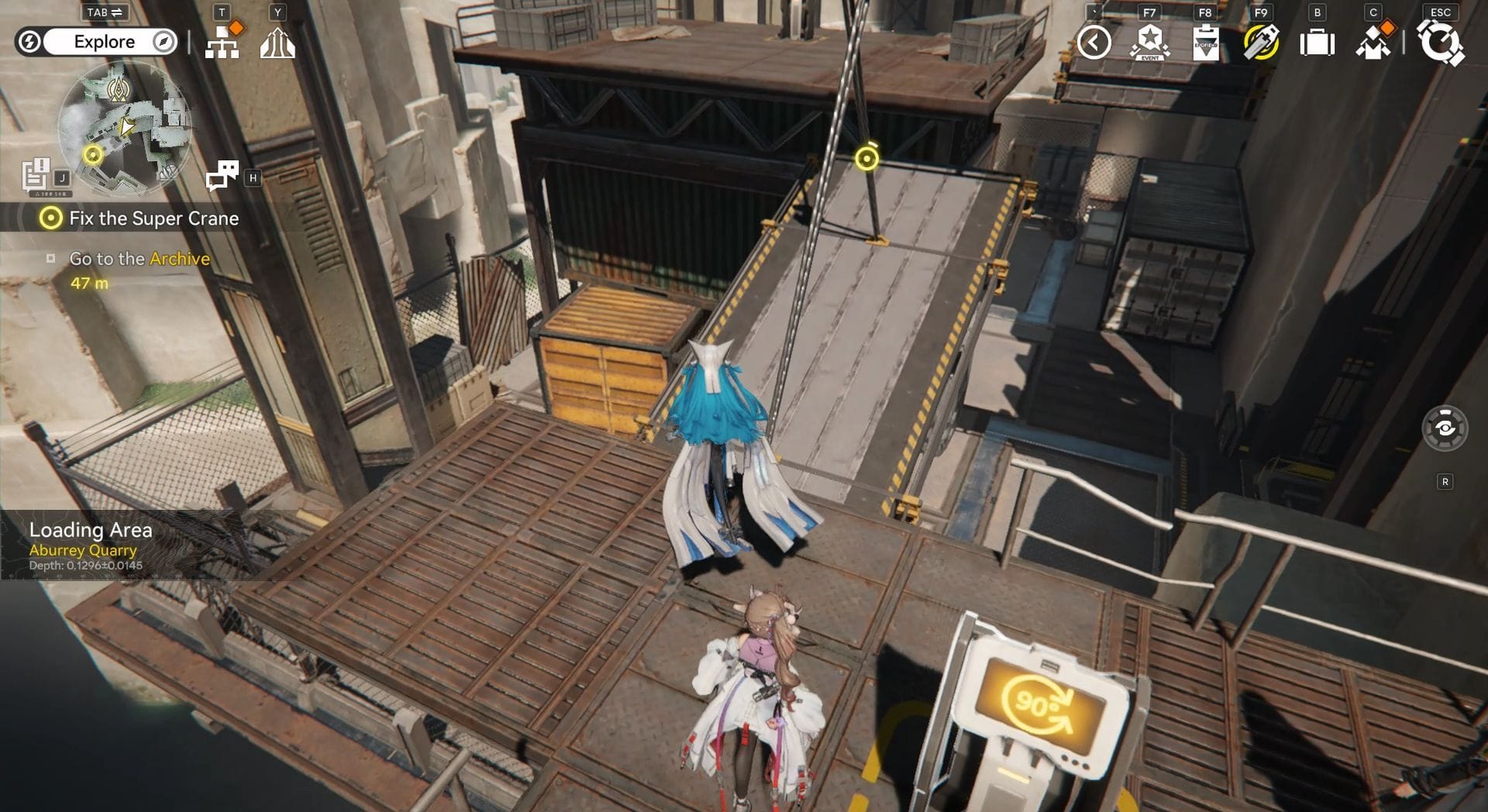This screenshot has width=1488, height=812.
Task: Open the mission log clipboard icon
Action: (36, 175)
